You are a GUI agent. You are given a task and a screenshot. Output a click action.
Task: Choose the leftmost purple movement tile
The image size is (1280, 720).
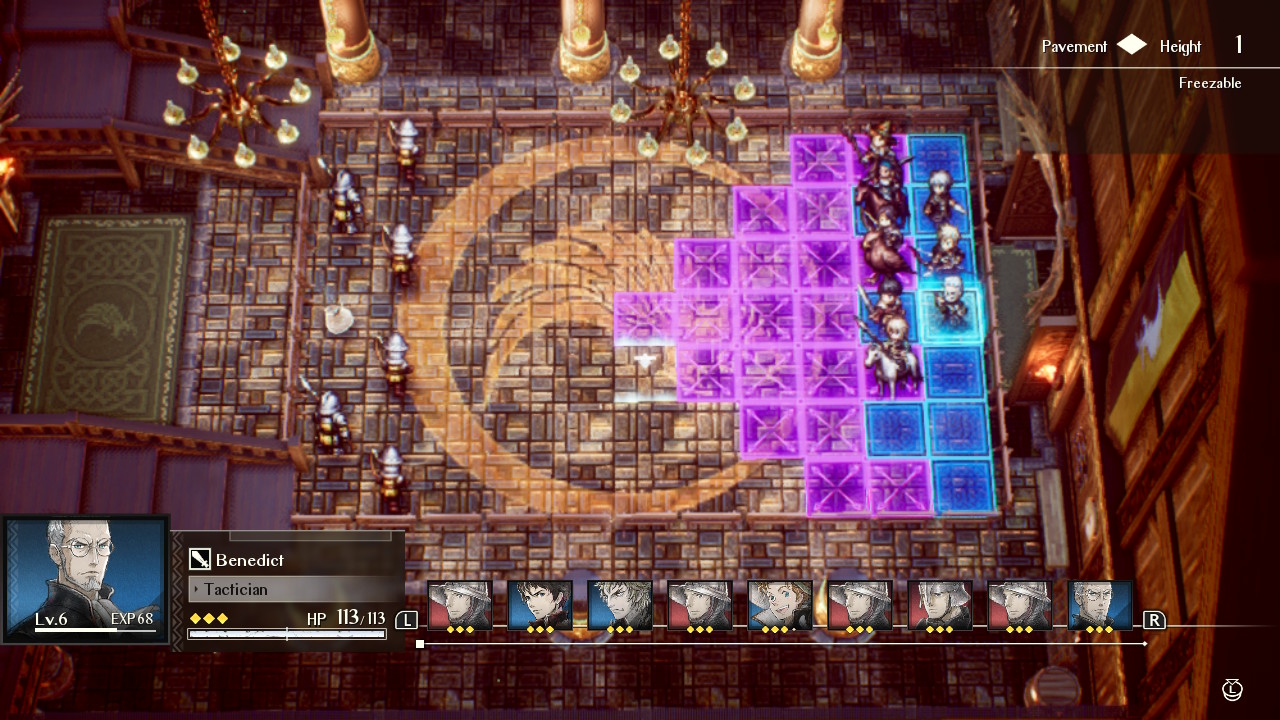pos(643,318)
